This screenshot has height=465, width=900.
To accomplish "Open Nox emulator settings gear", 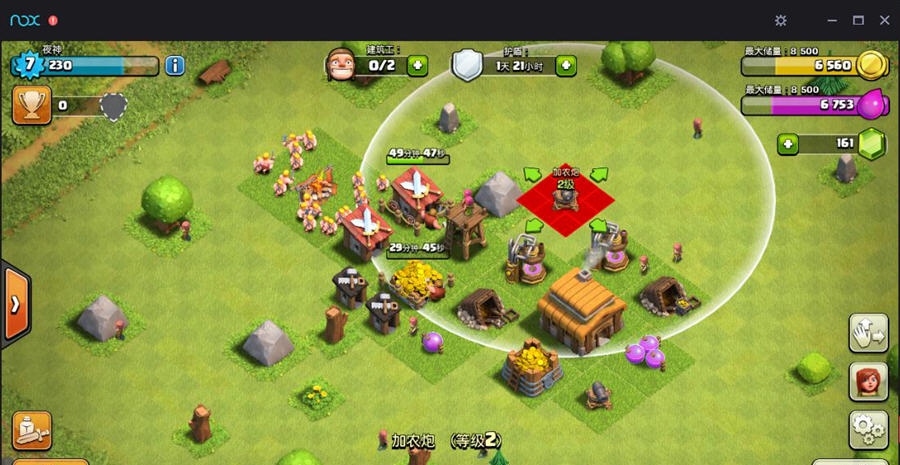I will pyautogui.click(x=781, y=20).
